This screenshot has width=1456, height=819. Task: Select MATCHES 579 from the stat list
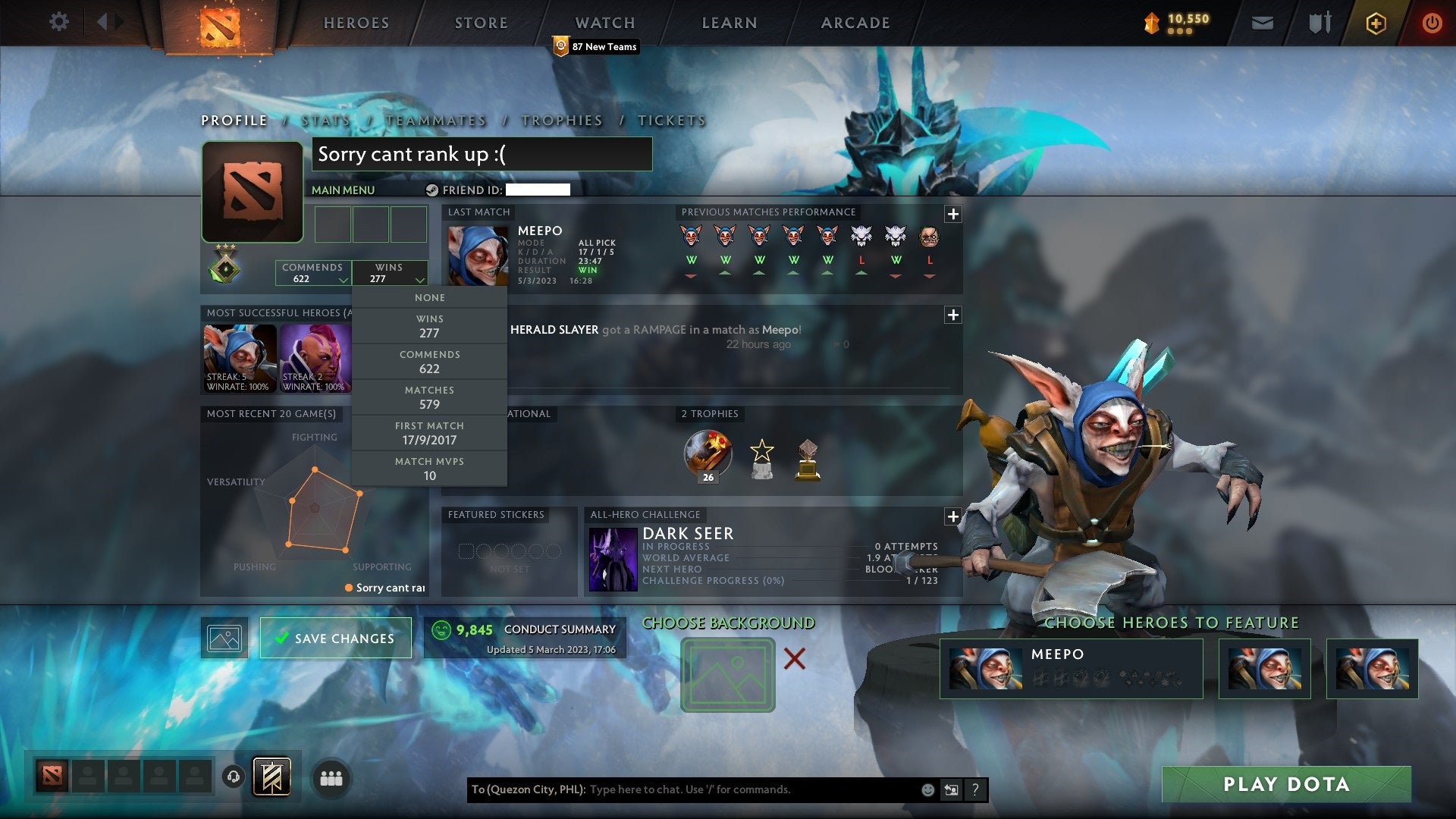click(429, 397)
